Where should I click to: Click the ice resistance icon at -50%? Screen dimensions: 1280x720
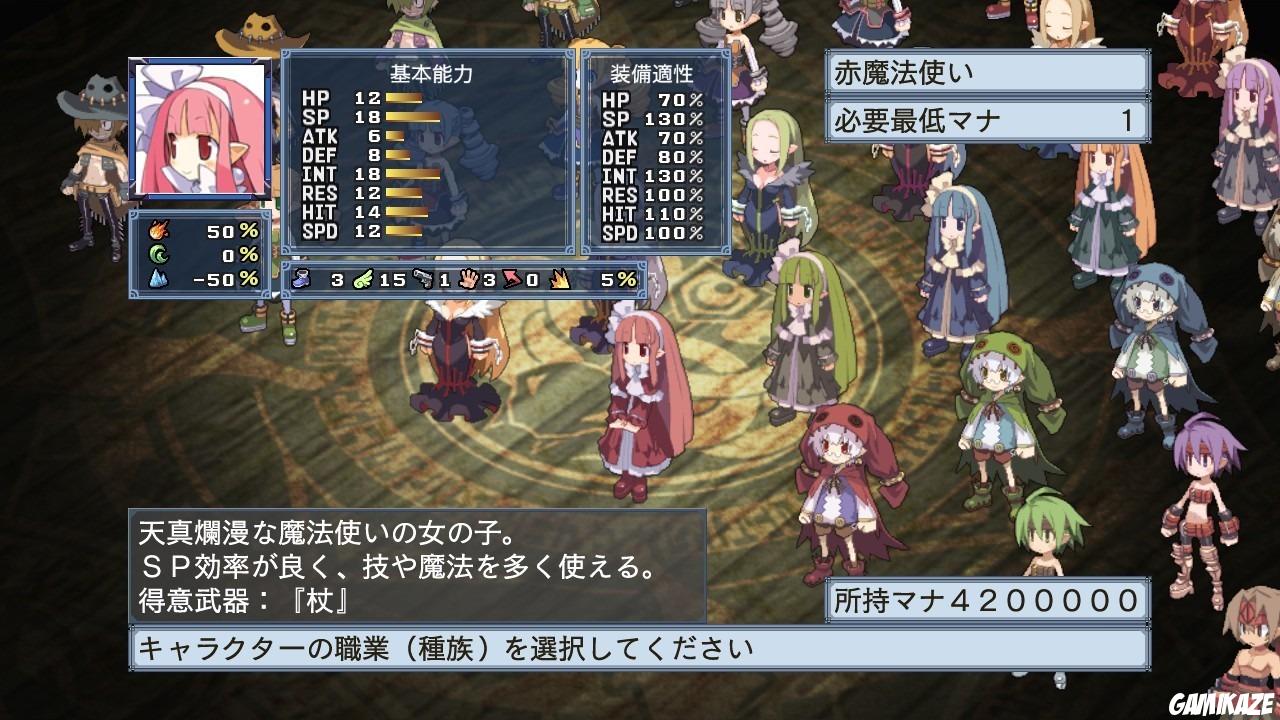pos(157,278)
